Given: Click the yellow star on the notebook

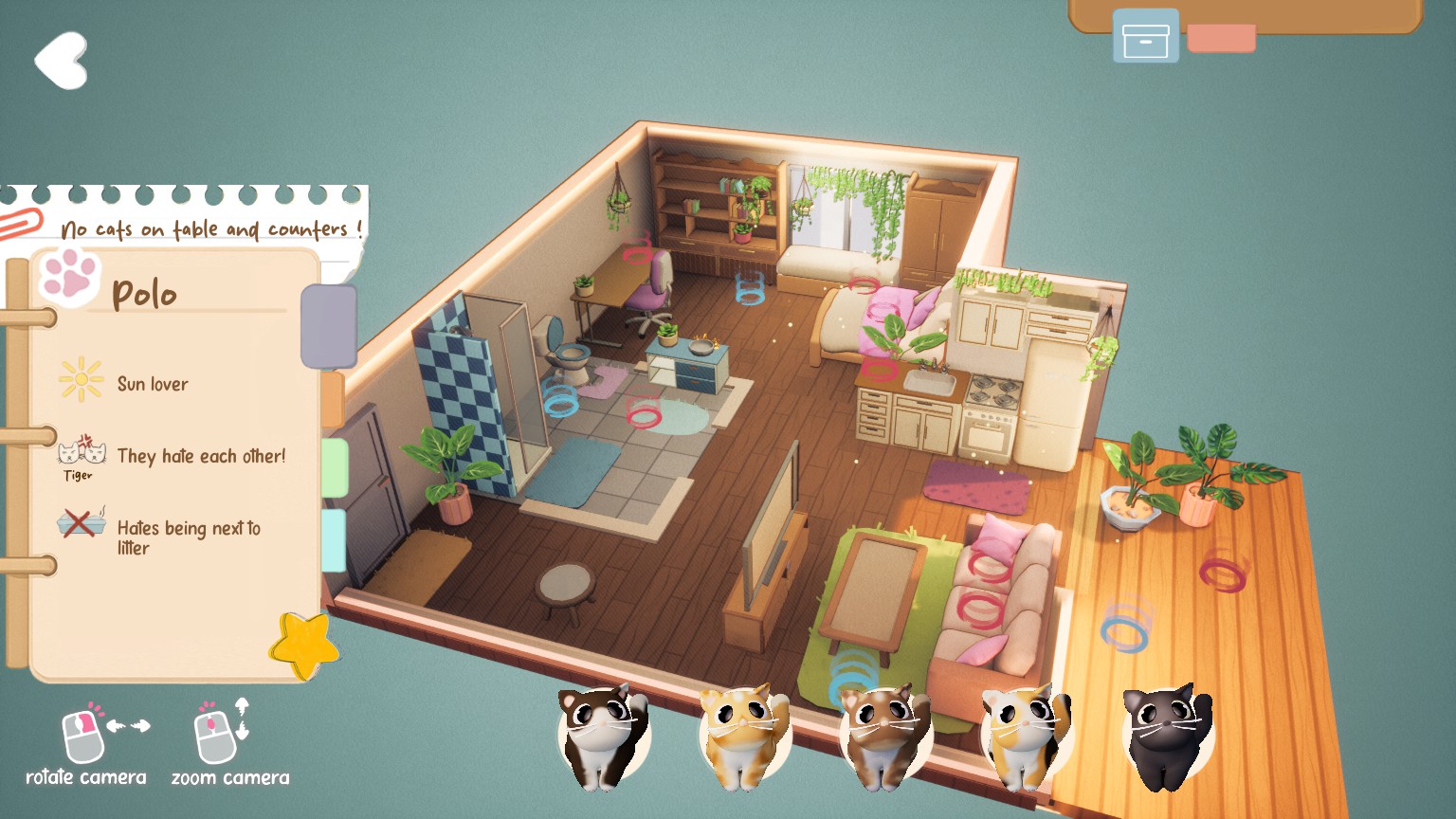Looking at the screenshot, I should click(303, 646).
